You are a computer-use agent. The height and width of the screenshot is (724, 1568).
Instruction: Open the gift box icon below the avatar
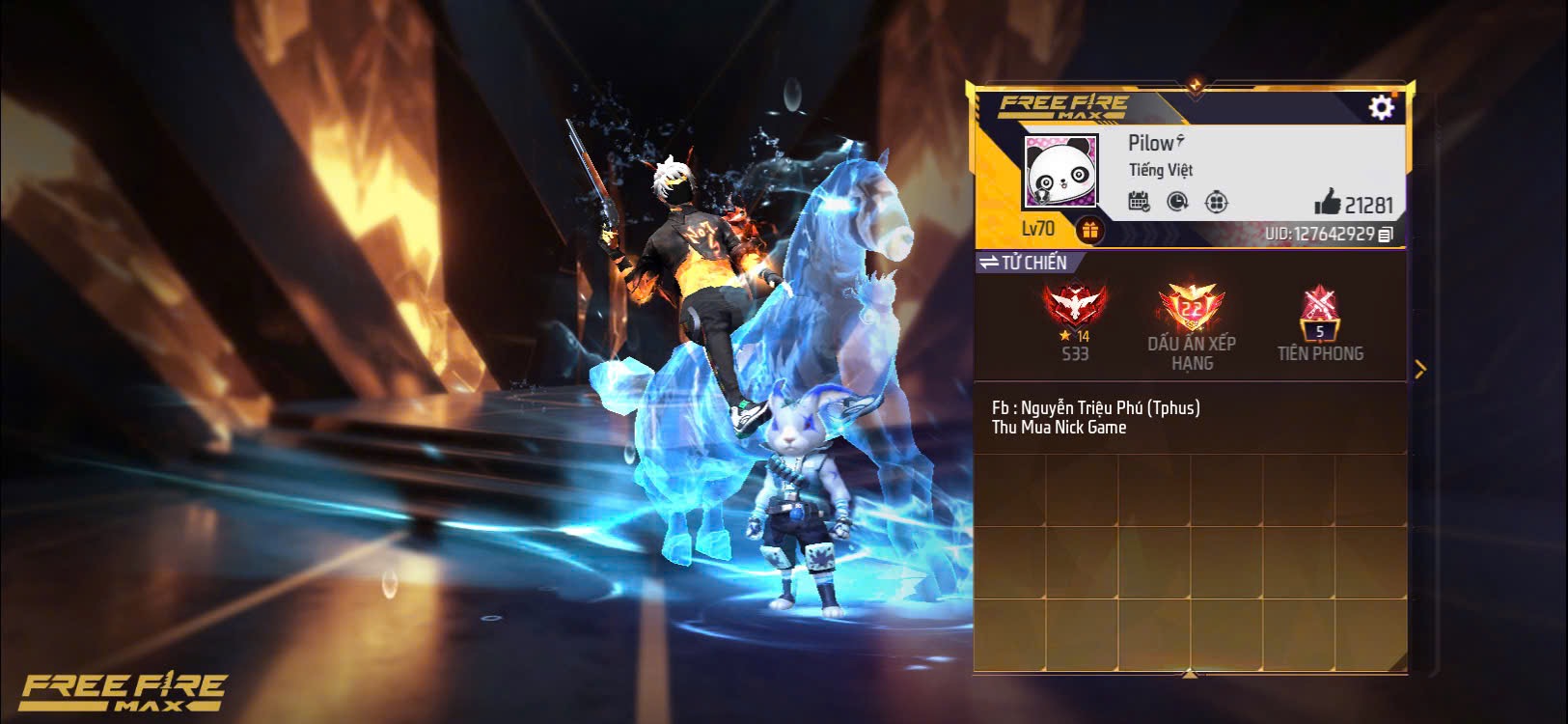(x=1091, y=229)
